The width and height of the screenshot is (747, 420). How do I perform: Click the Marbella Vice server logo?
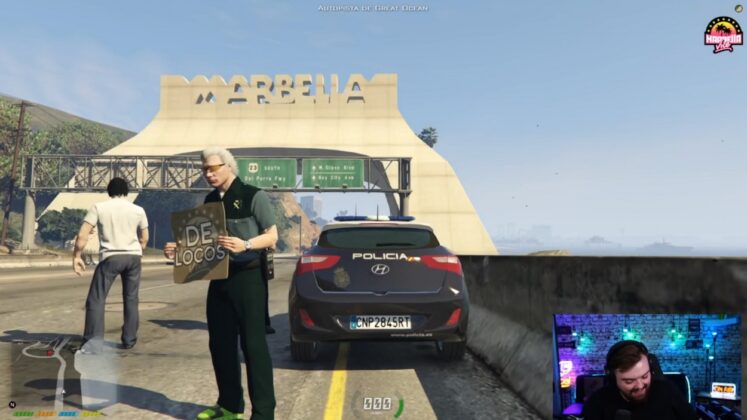[723, 34]
